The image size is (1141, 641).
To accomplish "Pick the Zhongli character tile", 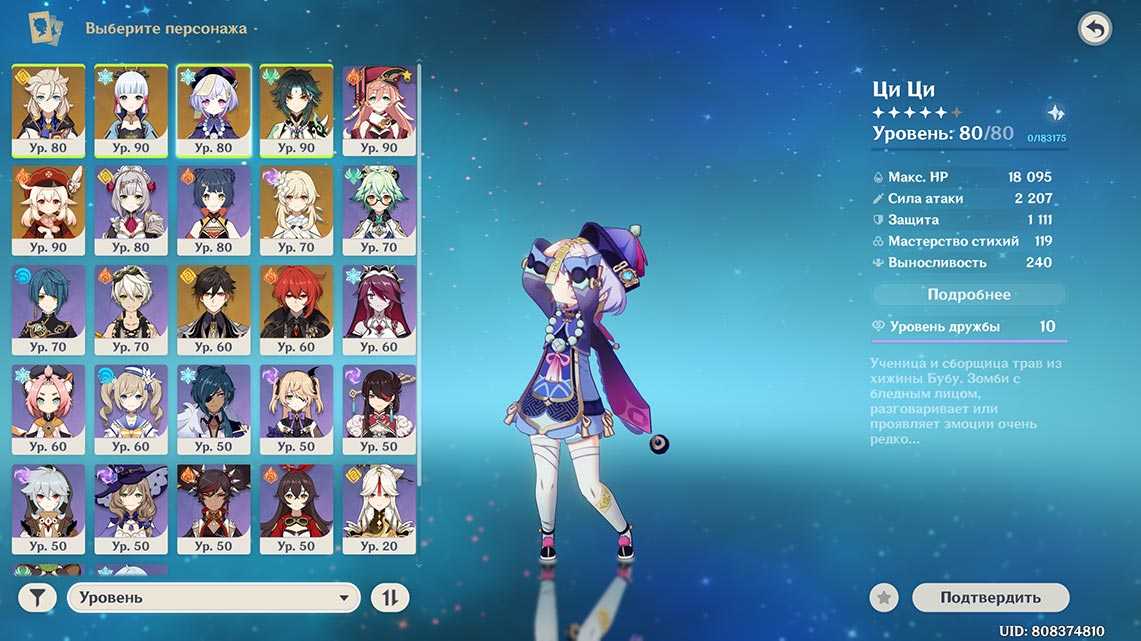I will pyautogui.click(x=213, y=310).
